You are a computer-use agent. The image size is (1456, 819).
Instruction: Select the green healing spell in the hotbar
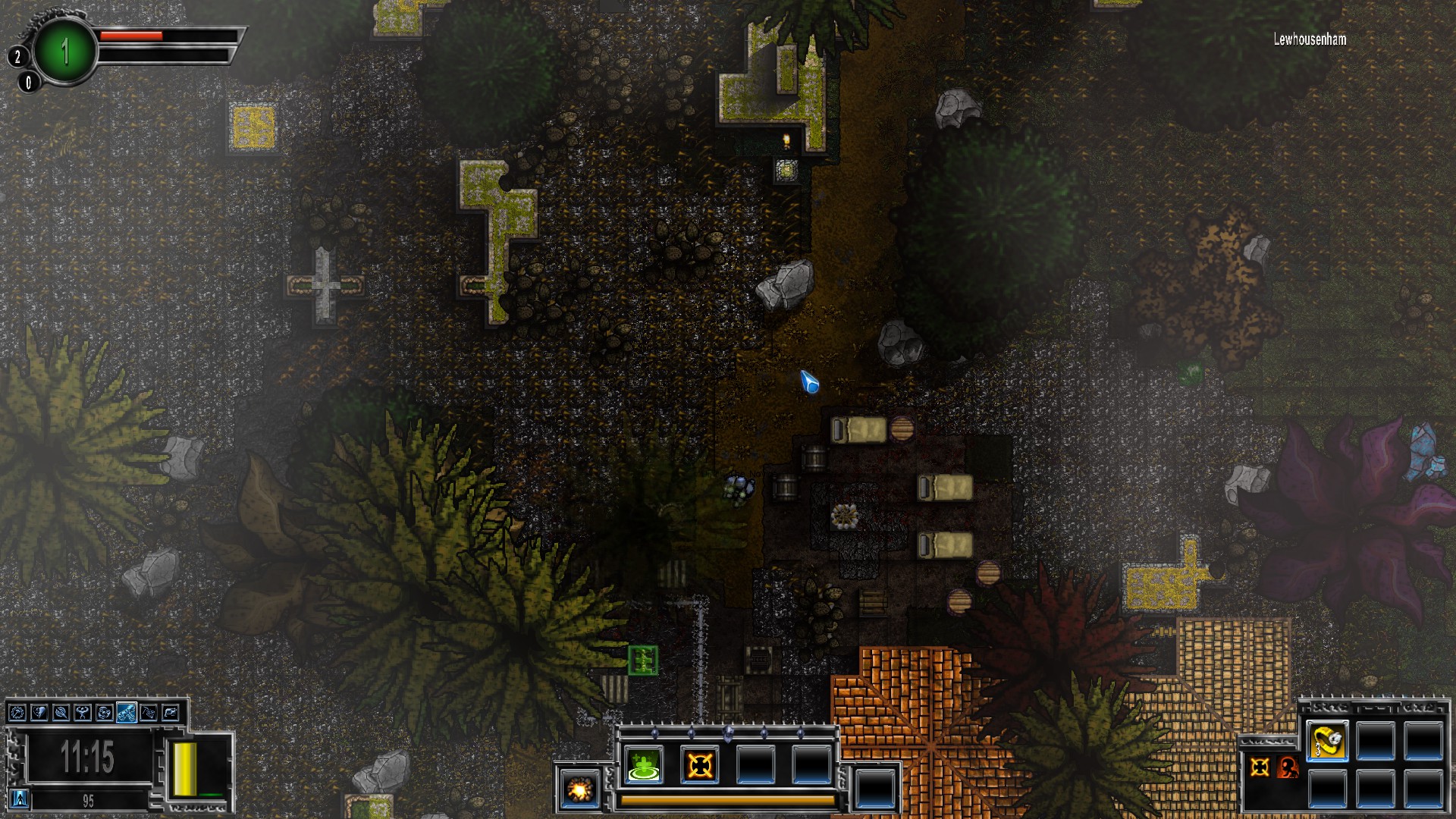coord(642,764)
